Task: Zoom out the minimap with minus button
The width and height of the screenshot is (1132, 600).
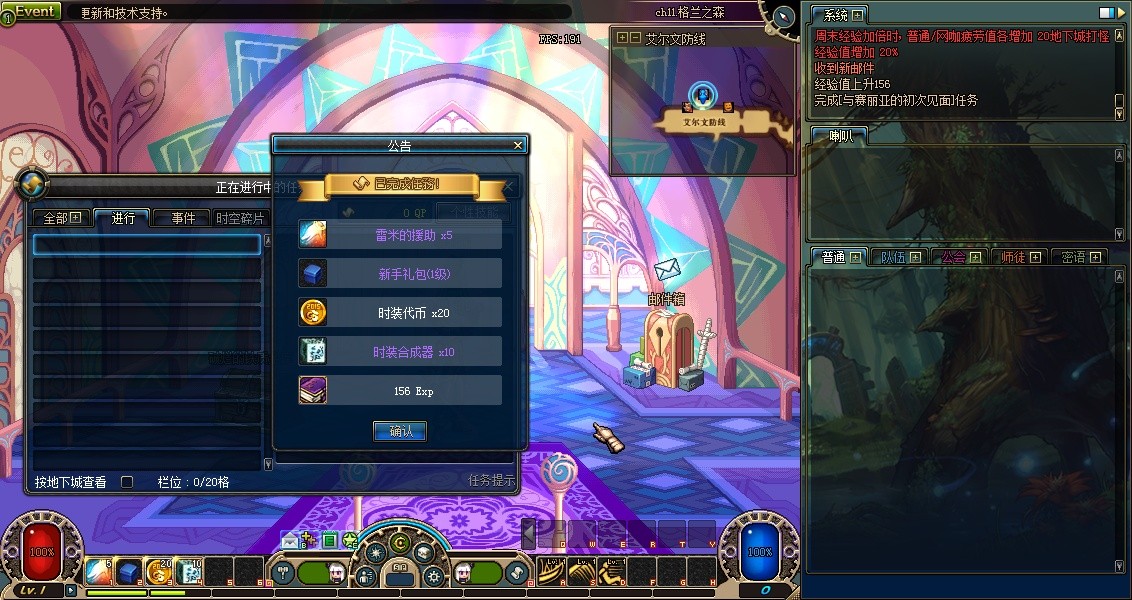Action: tap(635, 38)
